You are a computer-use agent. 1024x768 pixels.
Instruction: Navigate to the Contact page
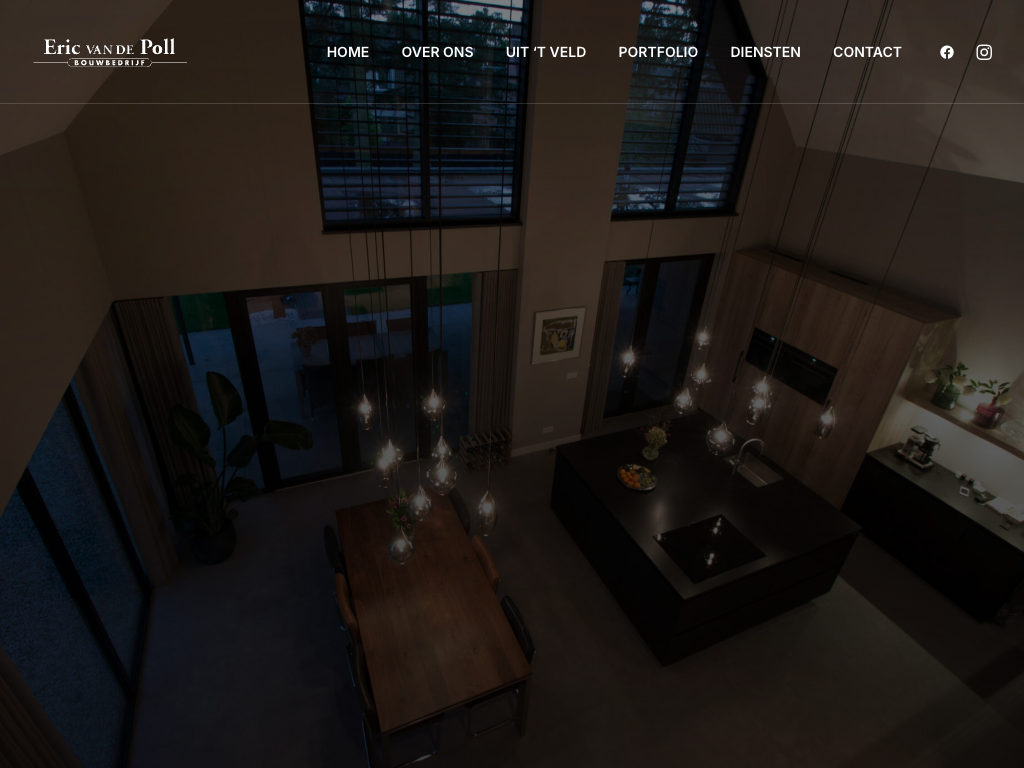click(x=867, y=52)
